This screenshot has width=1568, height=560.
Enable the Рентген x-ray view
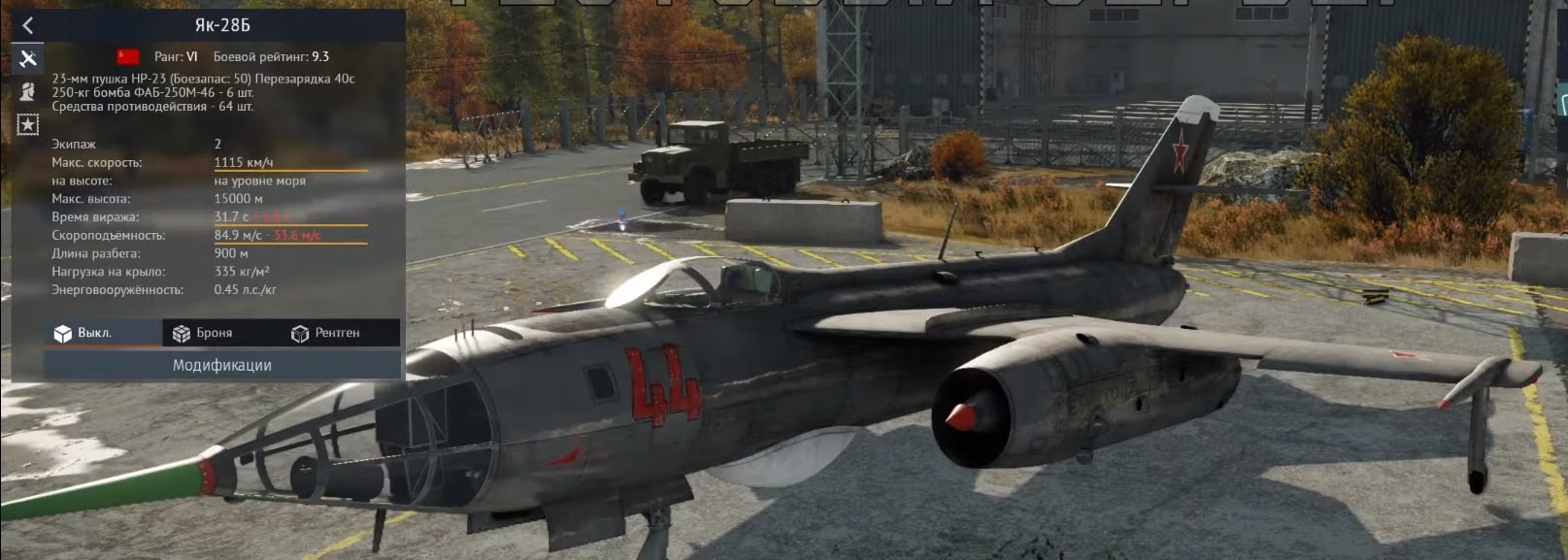[325, 333]
